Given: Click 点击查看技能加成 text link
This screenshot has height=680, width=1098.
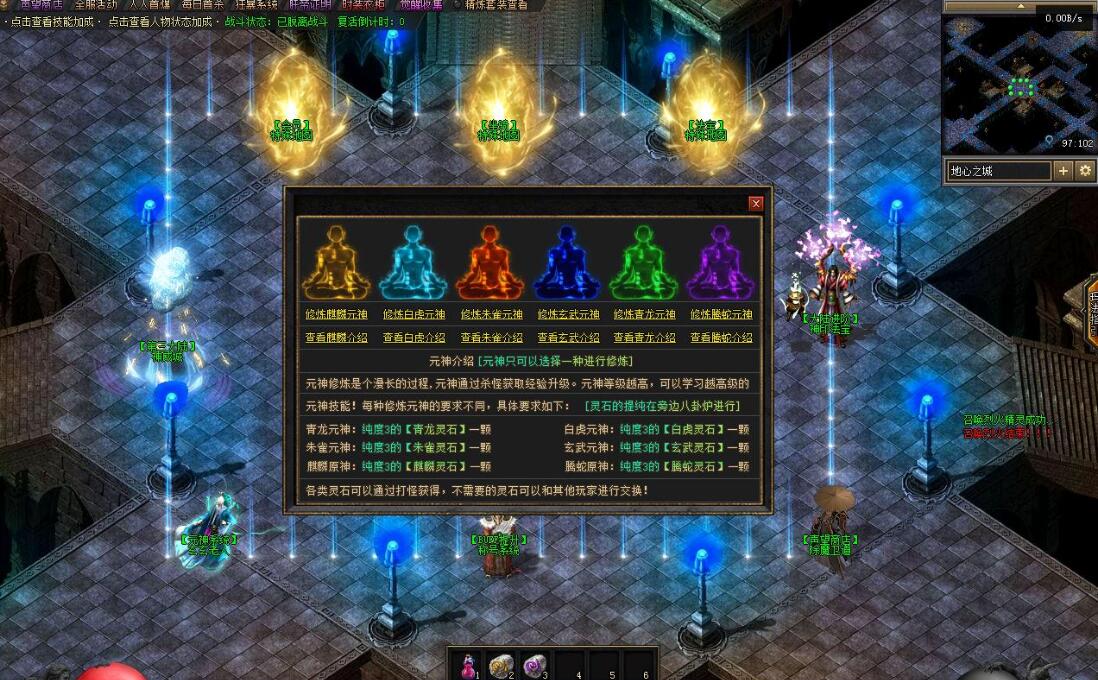Looking at the screenshot, I should coord(50,21).
